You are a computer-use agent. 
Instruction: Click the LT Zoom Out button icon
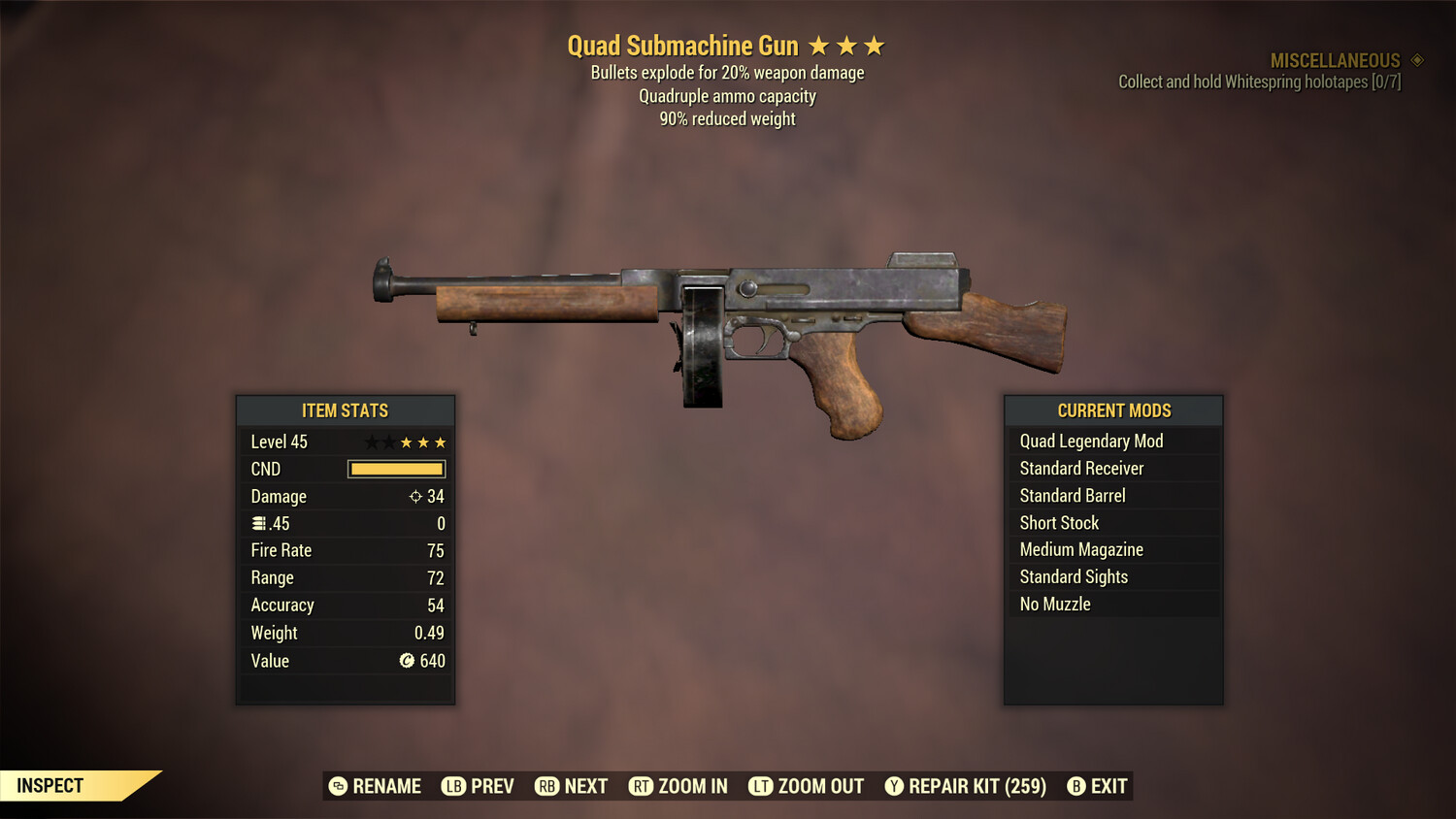(760, 786)
